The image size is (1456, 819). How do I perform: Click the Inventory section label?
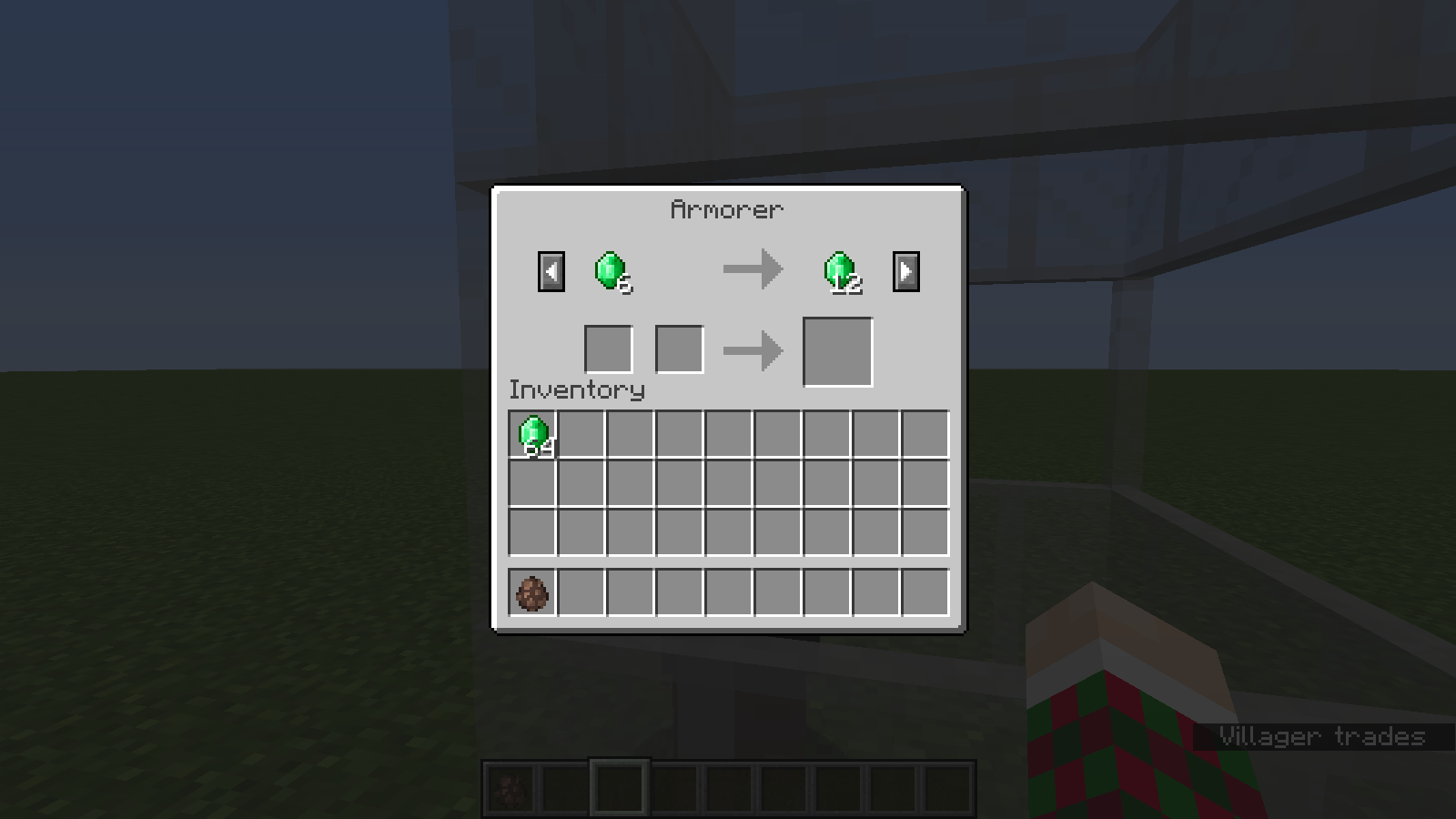click(x=576, y=390)
